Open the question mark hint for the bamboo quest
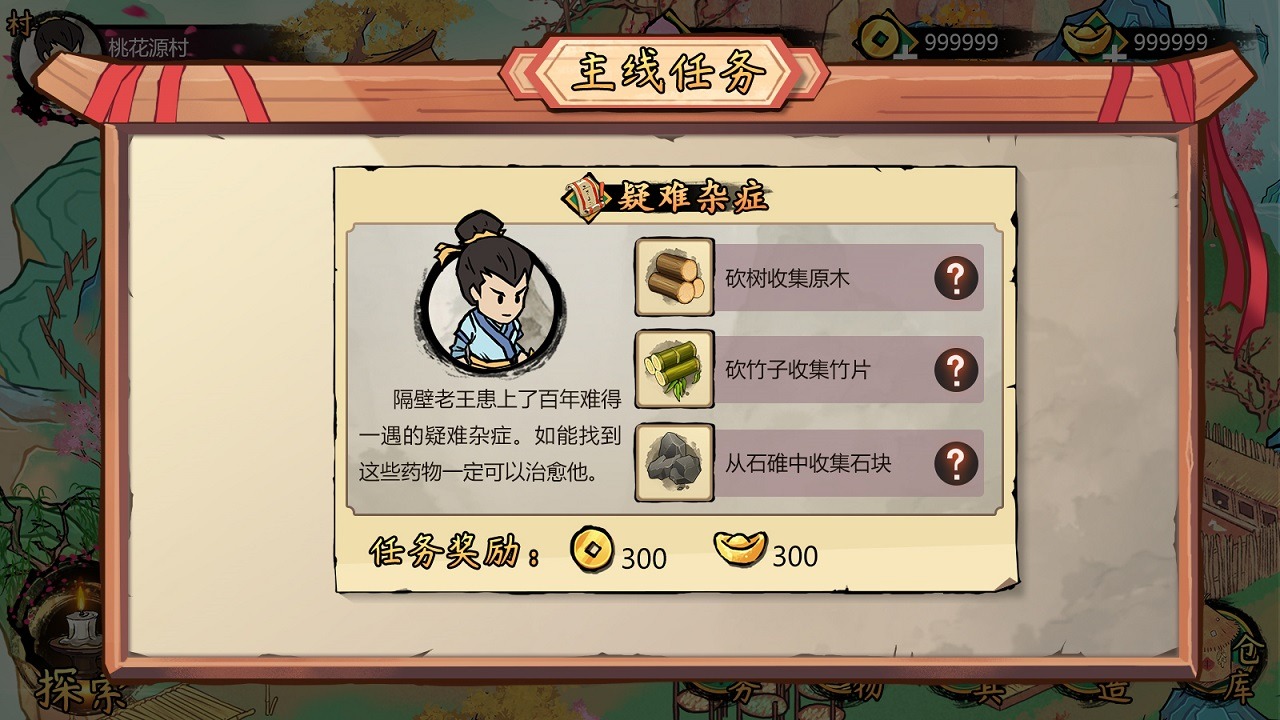The width and height of the screenshot is (1280, 720). click(958, 370)
